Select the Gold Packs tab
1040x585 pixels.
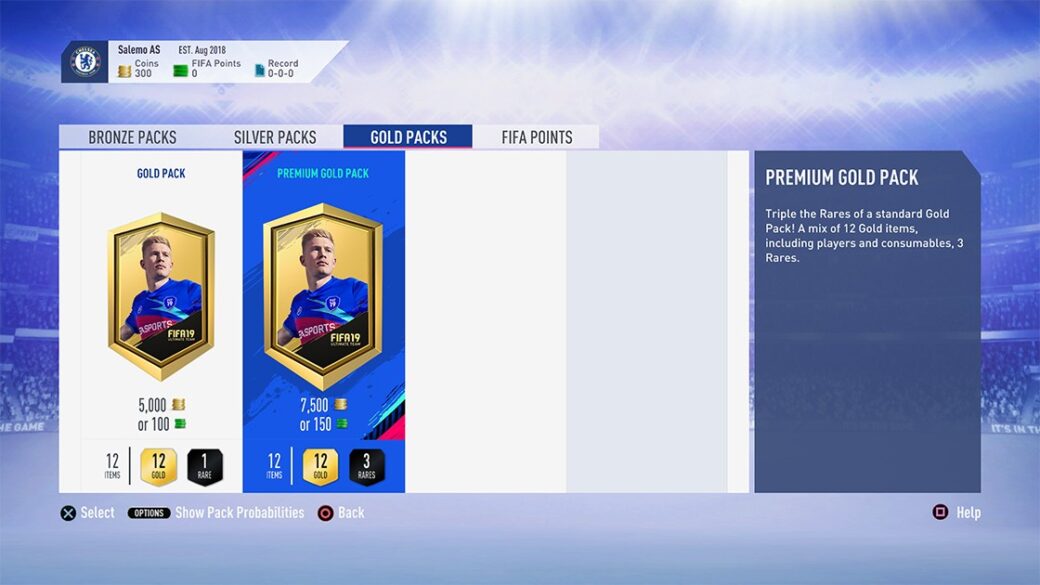408,137
